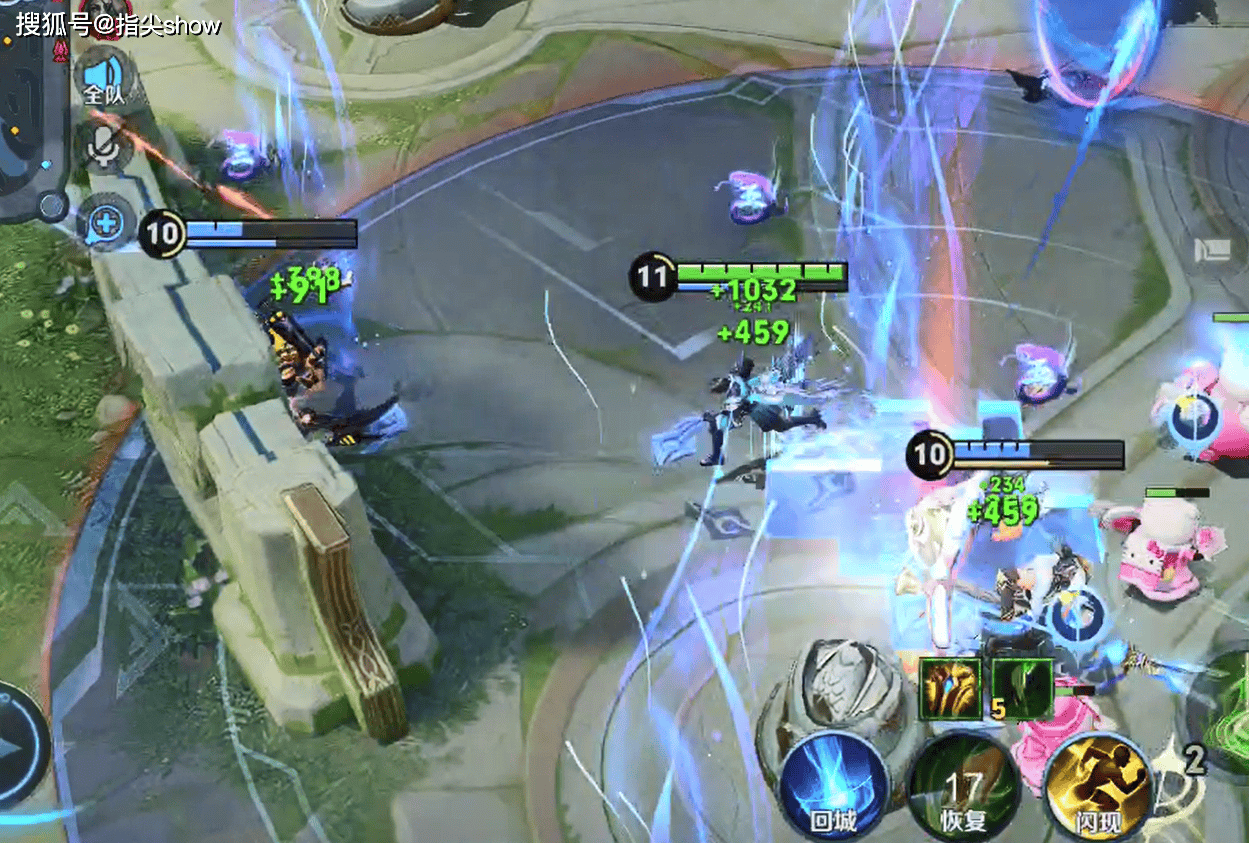Tap the white flag signal icon

point(1213,250)
